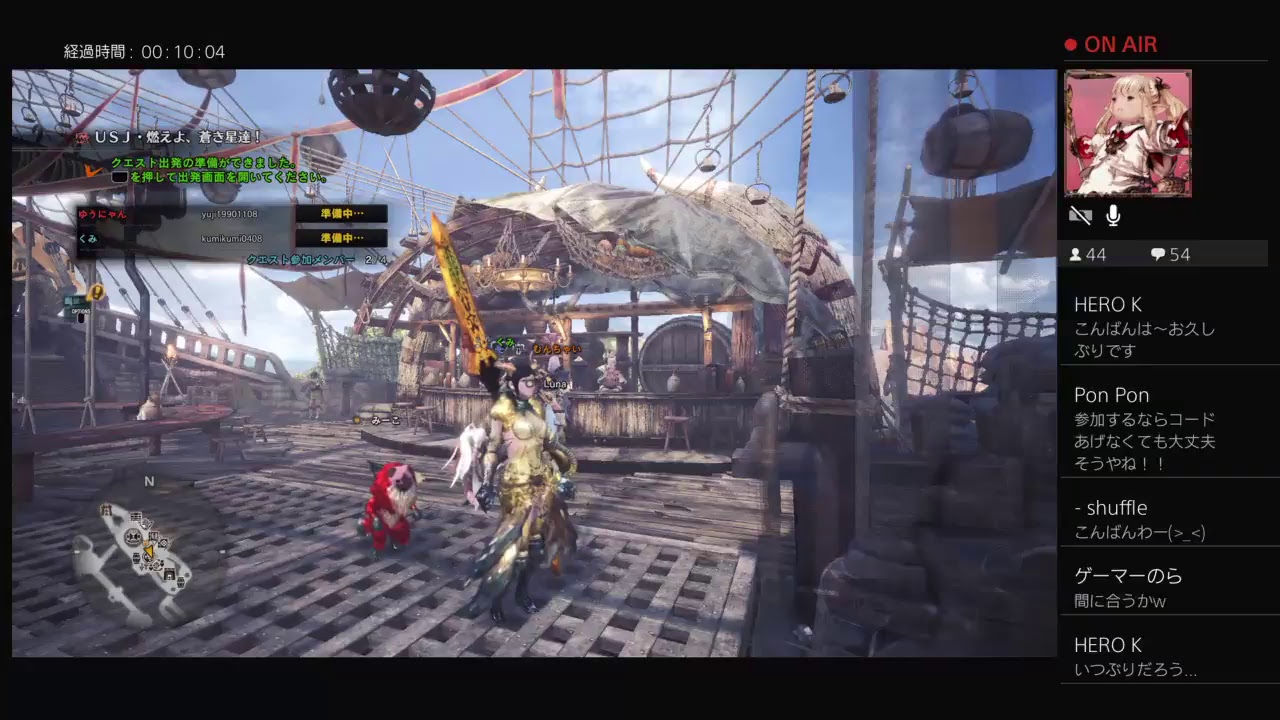Click the N compass marker above the minimap
The image size is (1280, 720).
point(150,481)
